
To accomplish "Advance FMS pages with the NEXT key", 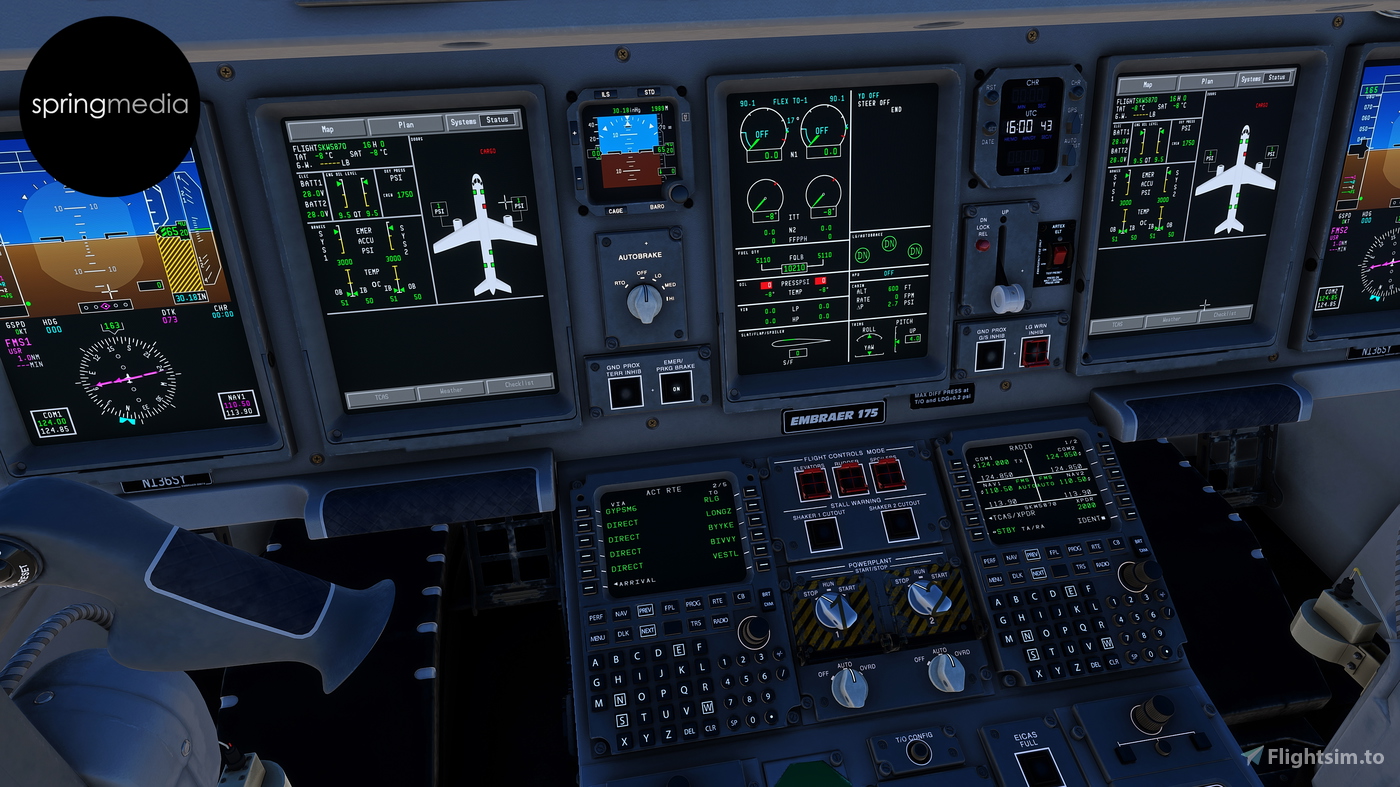I will point(648,631).
